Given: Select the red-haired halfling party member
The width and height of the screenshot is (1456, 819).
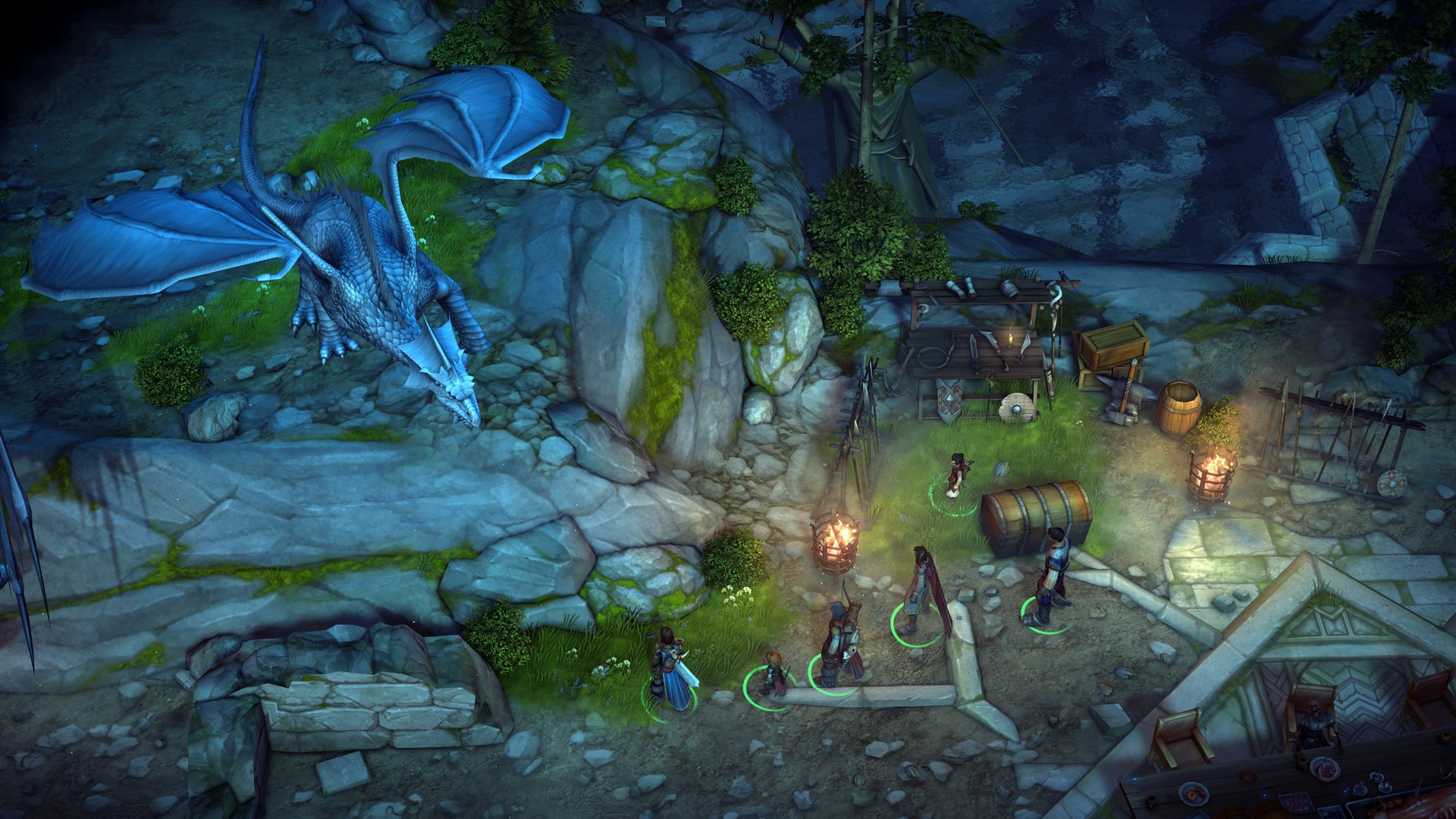Looking at the screenshot, I should point(771,672).
